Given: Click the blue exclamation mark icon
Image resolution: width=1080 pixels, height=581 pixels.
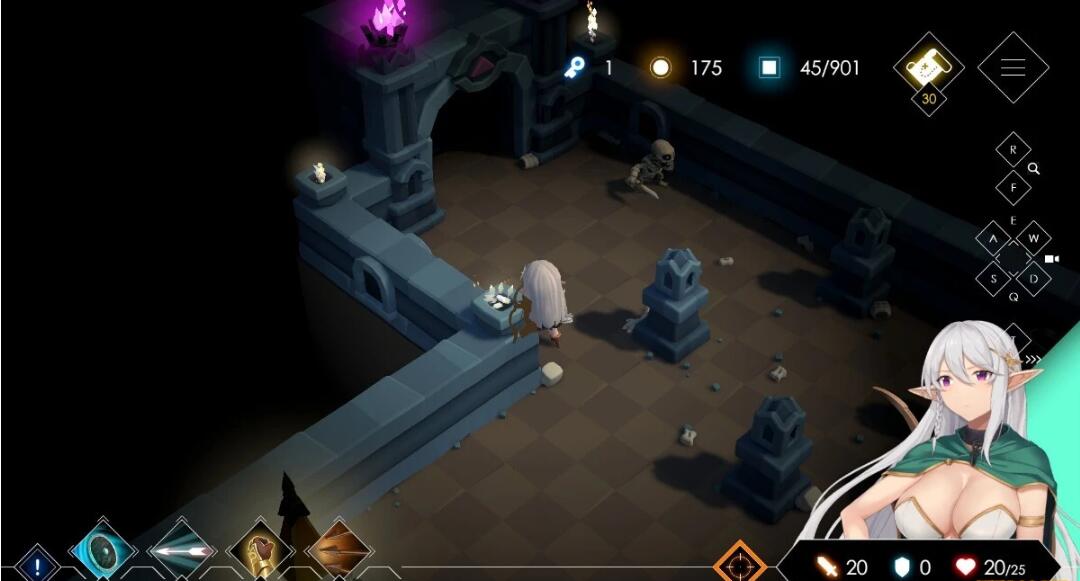Looking at the screenshot, I should tap(38, 565).
